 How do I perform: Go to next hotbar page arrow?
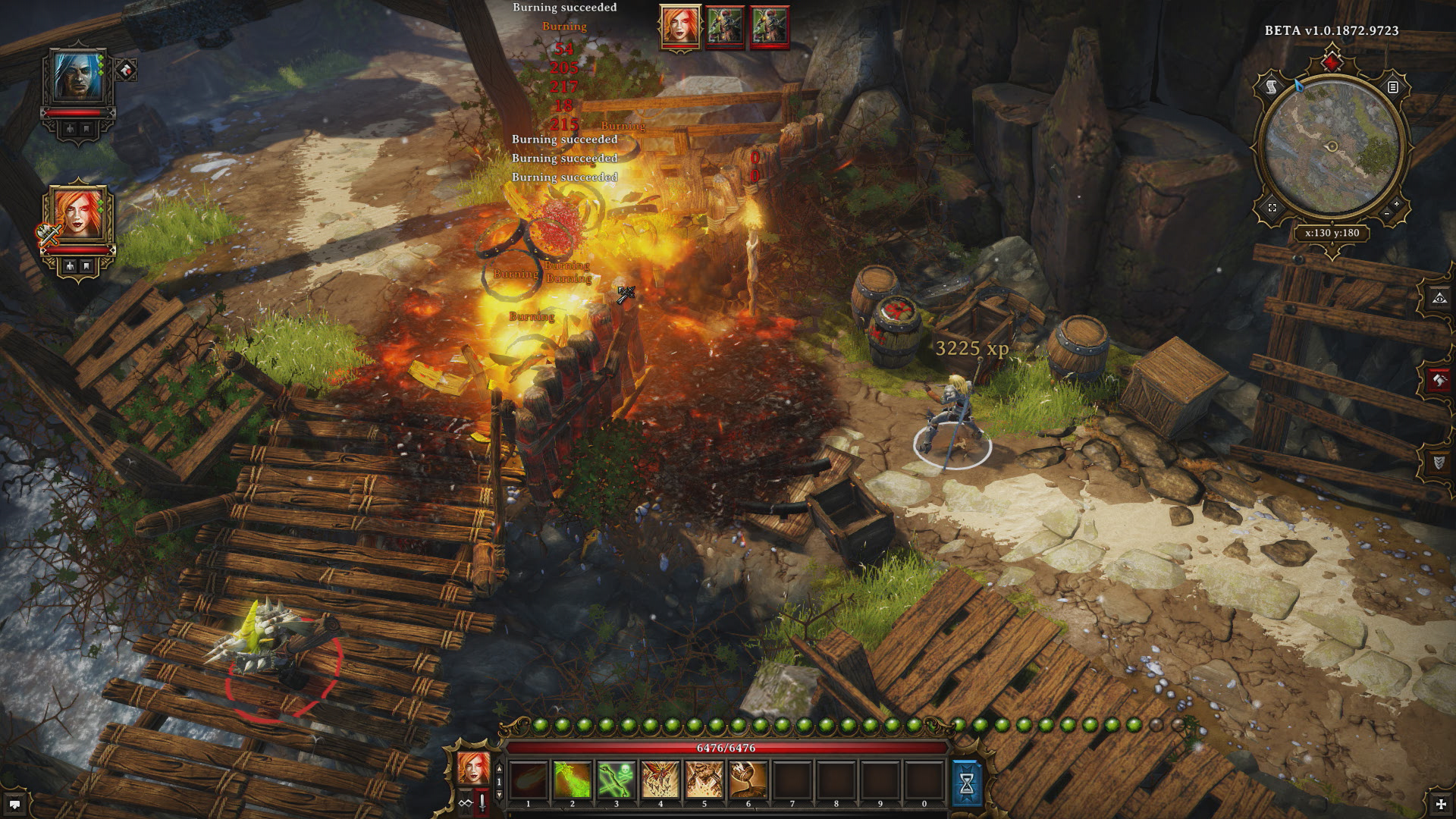pyautogui.click(x=499, y=794)
